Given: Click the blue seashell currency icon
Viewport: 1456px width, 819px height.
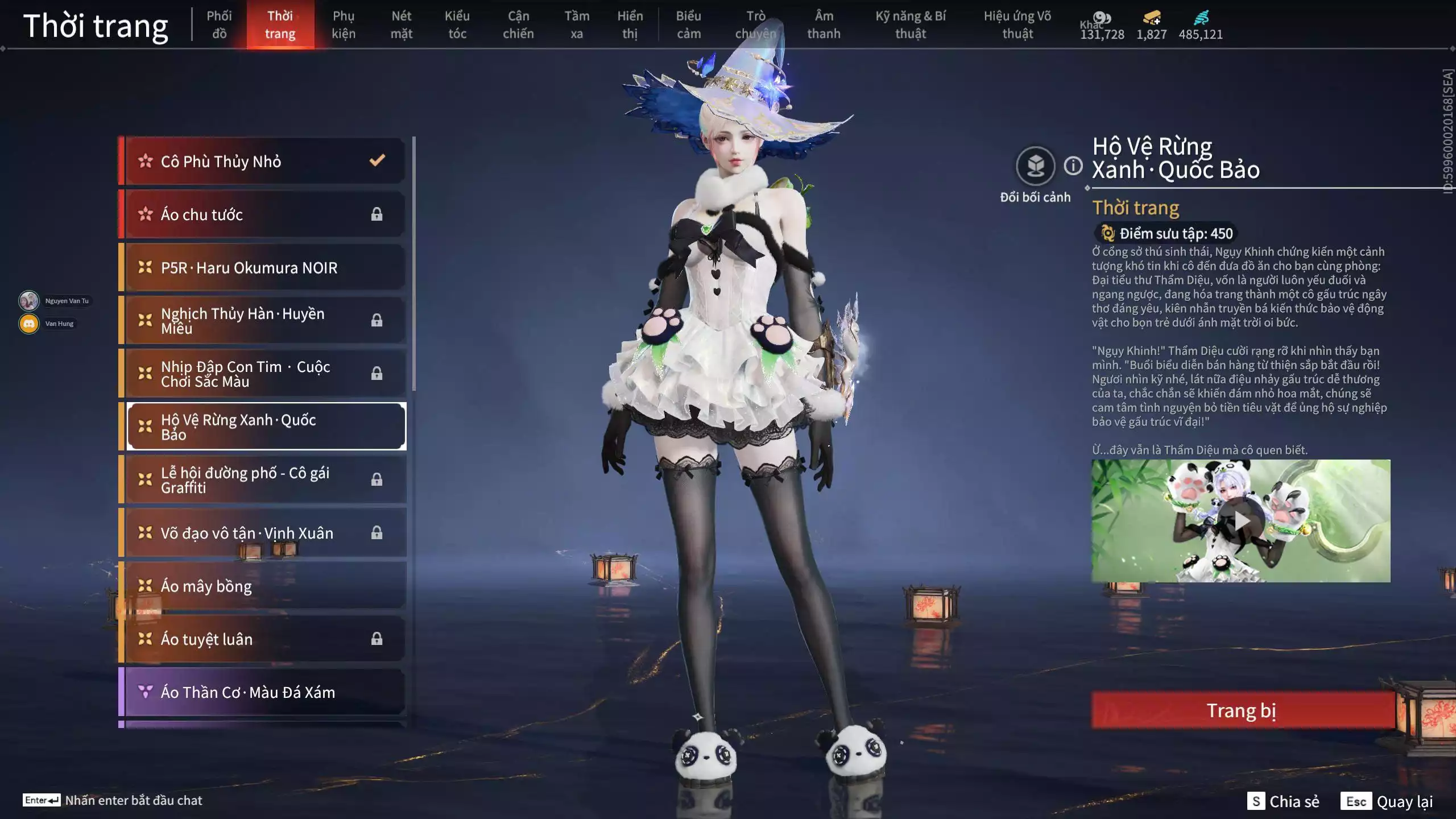Looking at the screenshot, I should coord(1202,17).
